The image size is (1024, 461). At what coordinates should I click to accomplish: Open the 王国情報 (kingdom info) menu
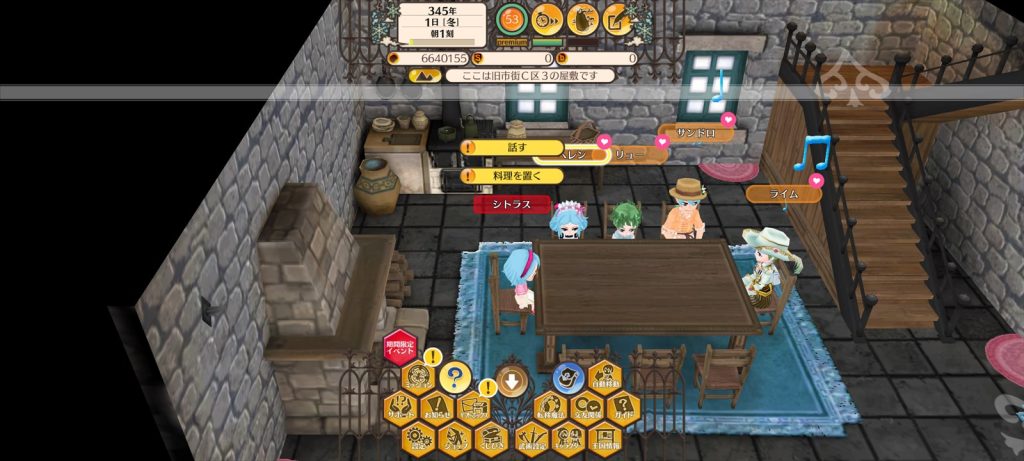(604, 437)
